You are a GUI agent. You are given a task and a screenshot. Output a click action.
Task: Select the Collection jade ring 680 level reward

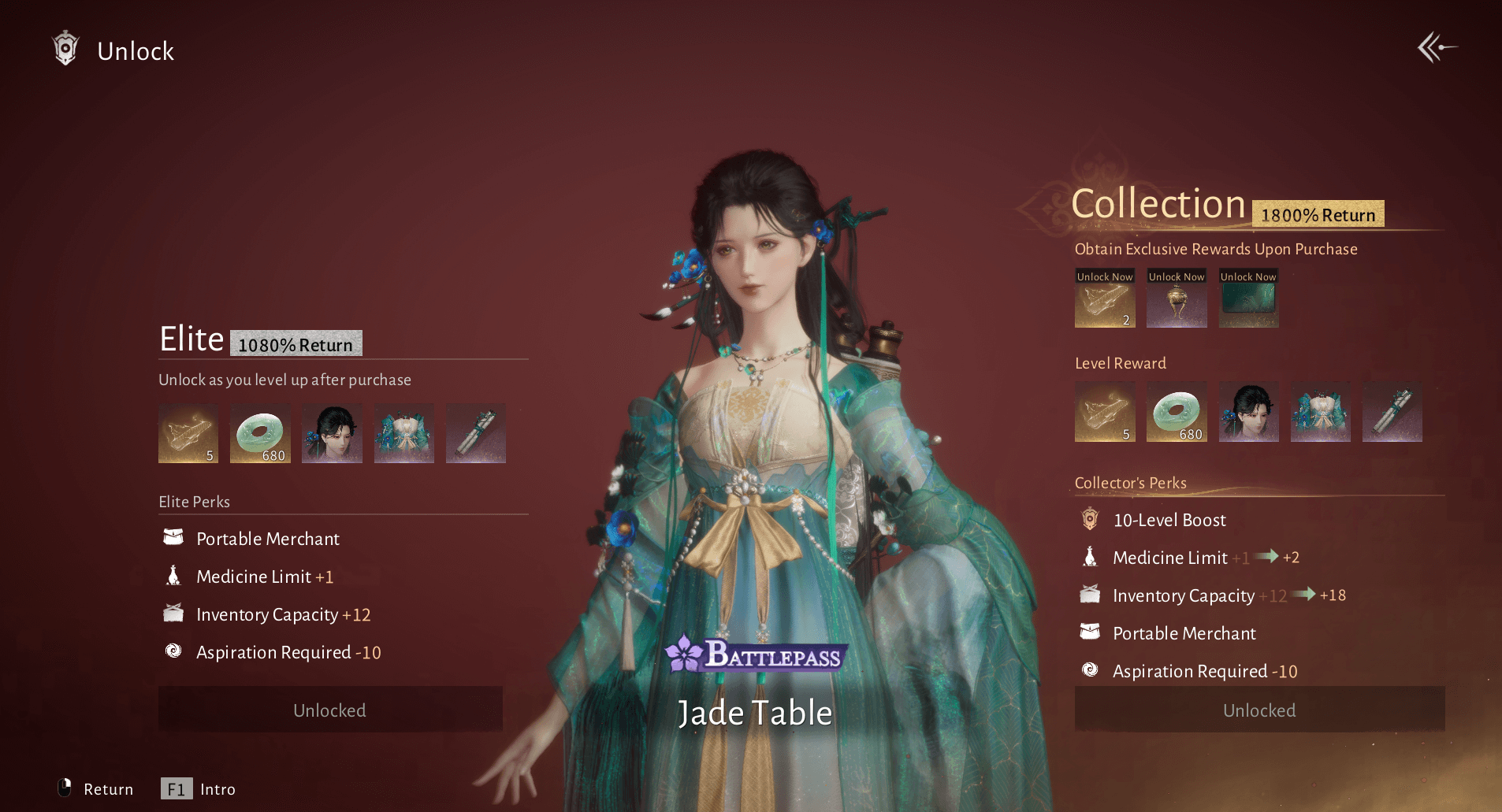pyautogui.click(x=1177, y=412)
